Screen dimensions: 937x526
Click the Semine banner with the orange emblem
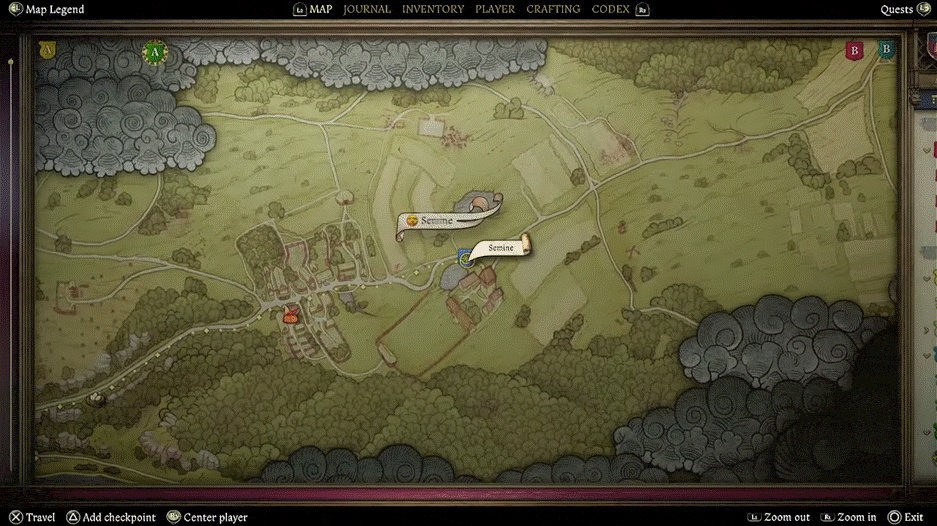(436, 221)
